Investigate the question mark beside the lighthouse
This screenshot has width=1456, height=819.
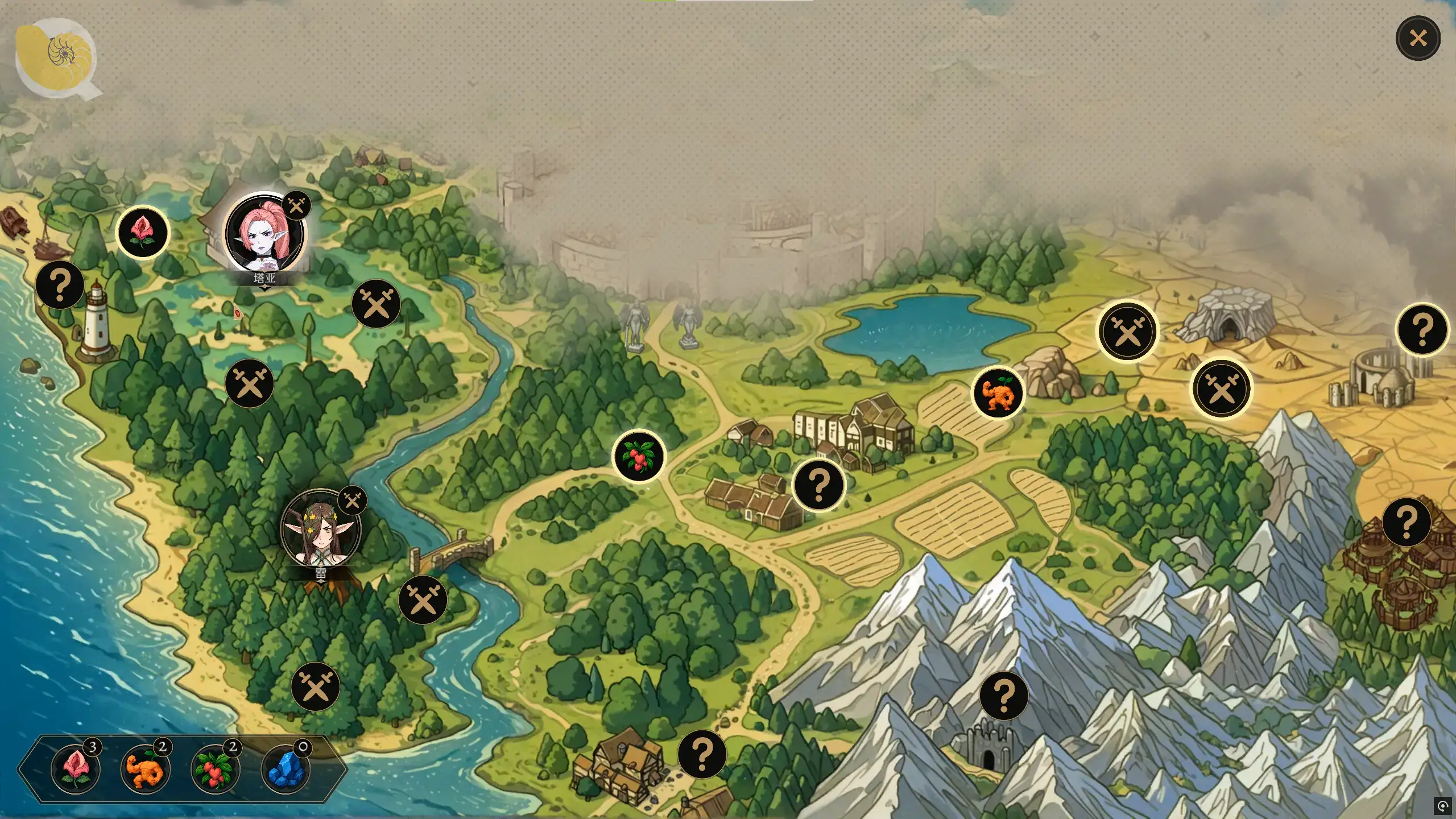point(60,285)
